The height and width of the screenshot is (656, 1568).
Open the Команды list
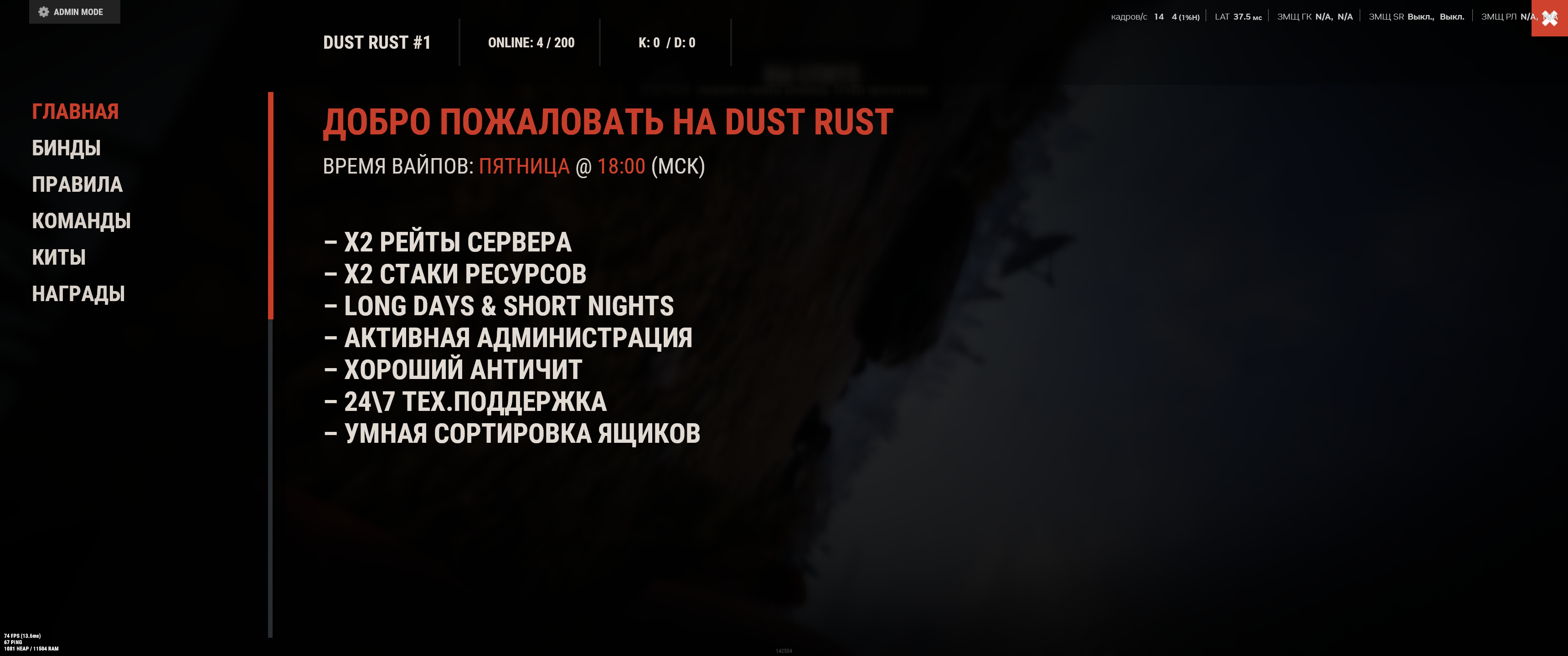pos(81,221)
